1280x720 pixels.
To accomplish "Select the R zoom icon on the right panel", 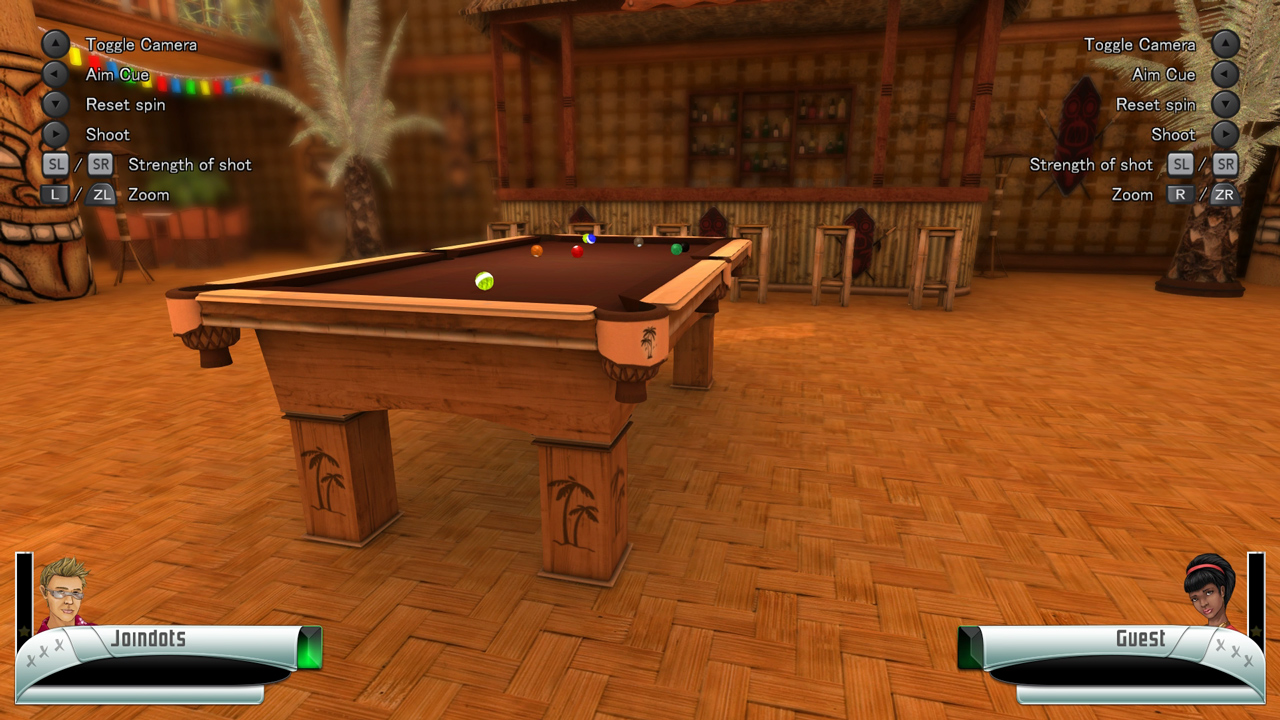I will 1180,194.
